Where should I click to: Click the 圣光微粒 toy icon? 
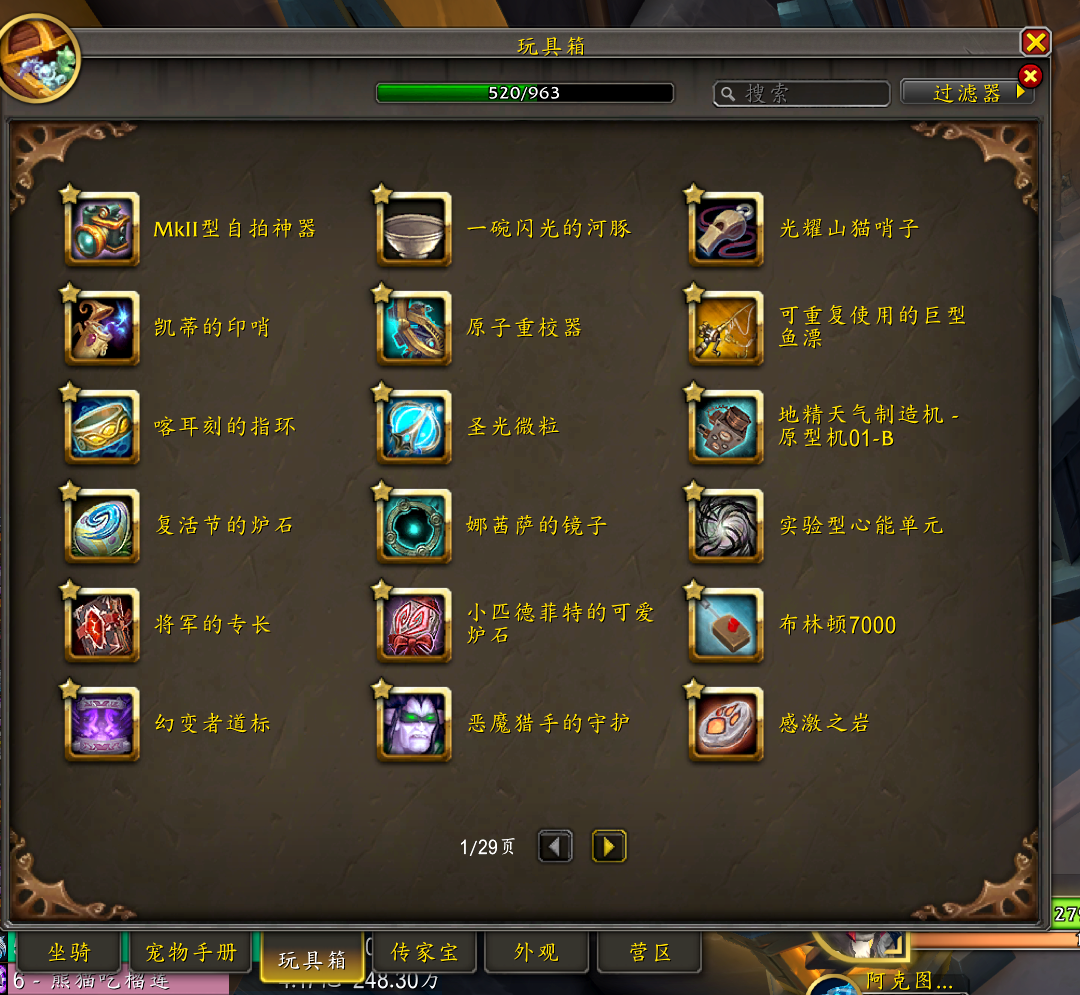pos(414,427)
